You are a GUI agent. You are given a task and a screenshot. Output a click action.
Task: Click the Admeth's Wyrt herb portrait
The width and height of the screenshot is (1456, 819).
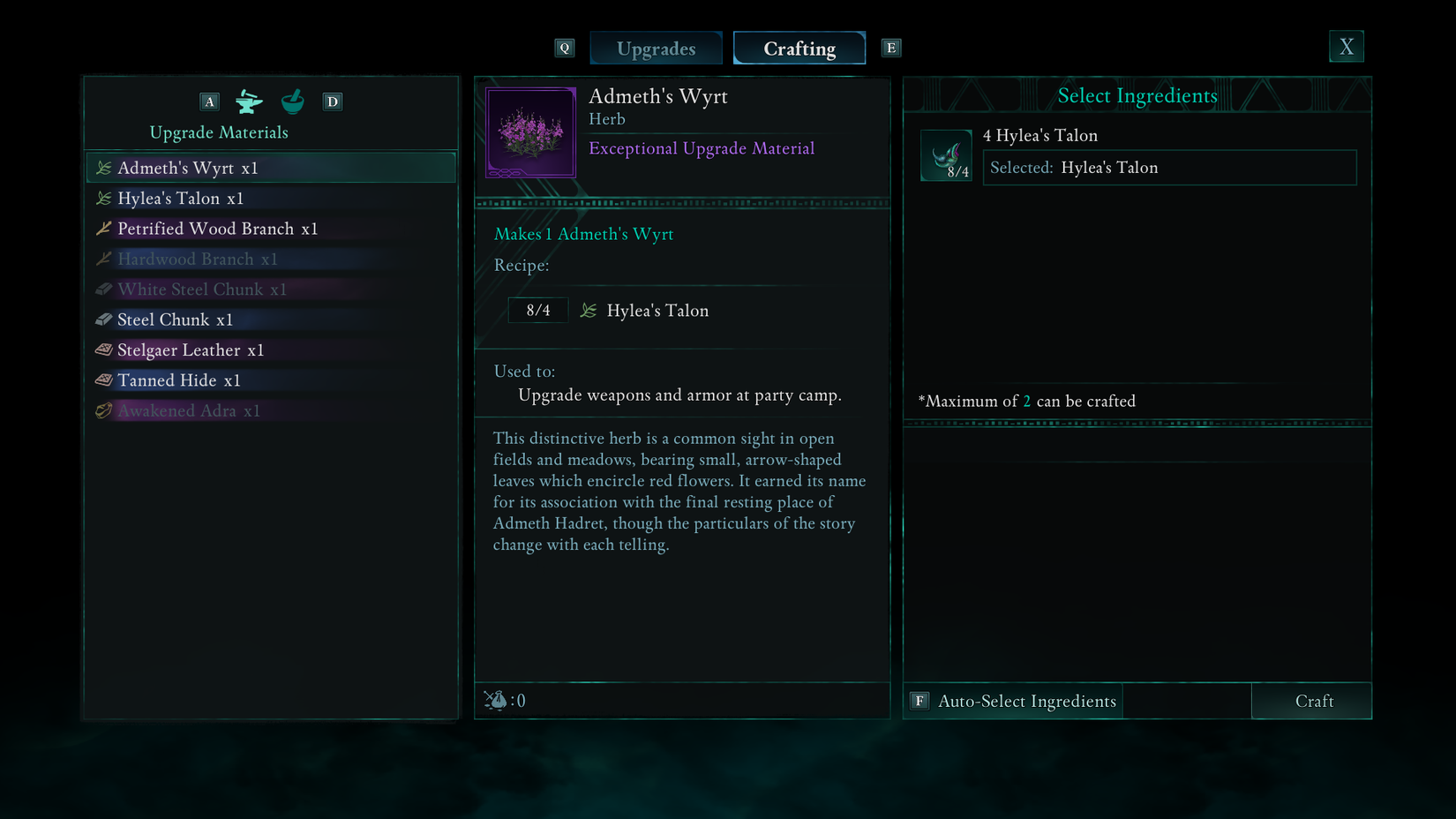click(529, 131)
